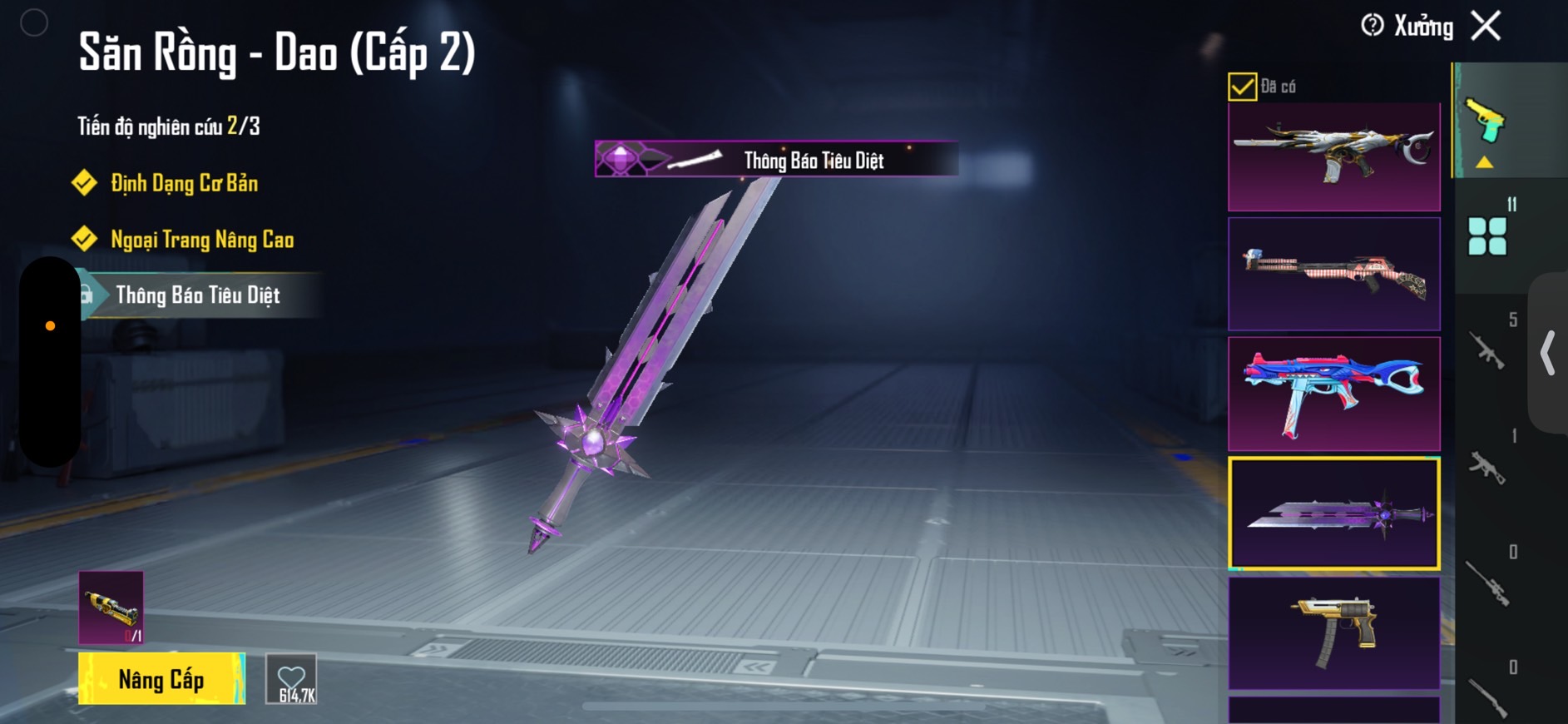The height and width of the screenshot is (724, 1568).
Task: Choose locked Thông Báo Tiêu Diệt stage
Action: click(x=197, y=295)
